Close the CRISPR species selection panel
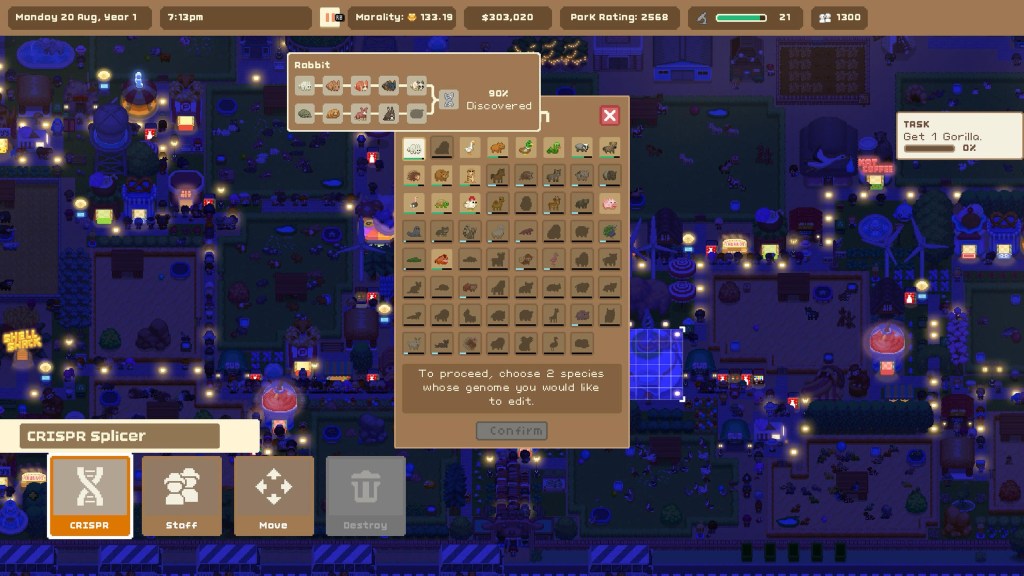Viewport: 1024px width, 576px height. coord(609,115)
